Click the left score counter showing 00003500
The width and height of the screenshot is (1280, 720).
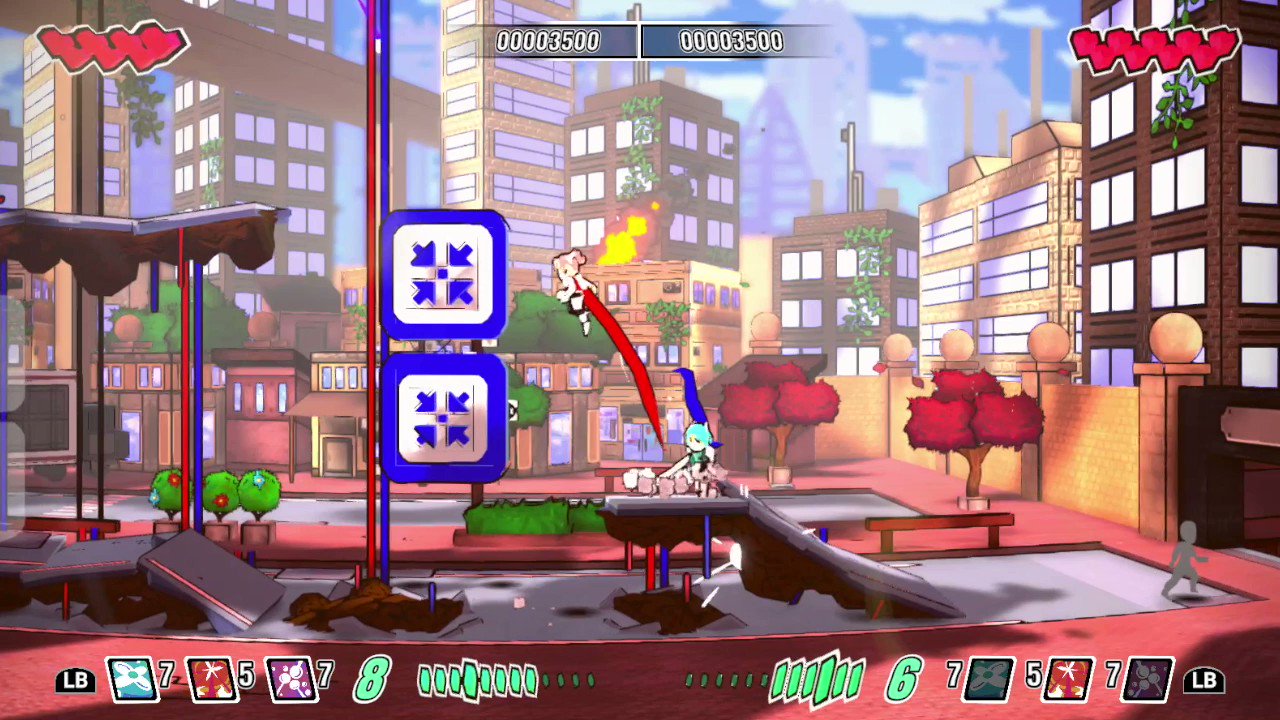549,41
